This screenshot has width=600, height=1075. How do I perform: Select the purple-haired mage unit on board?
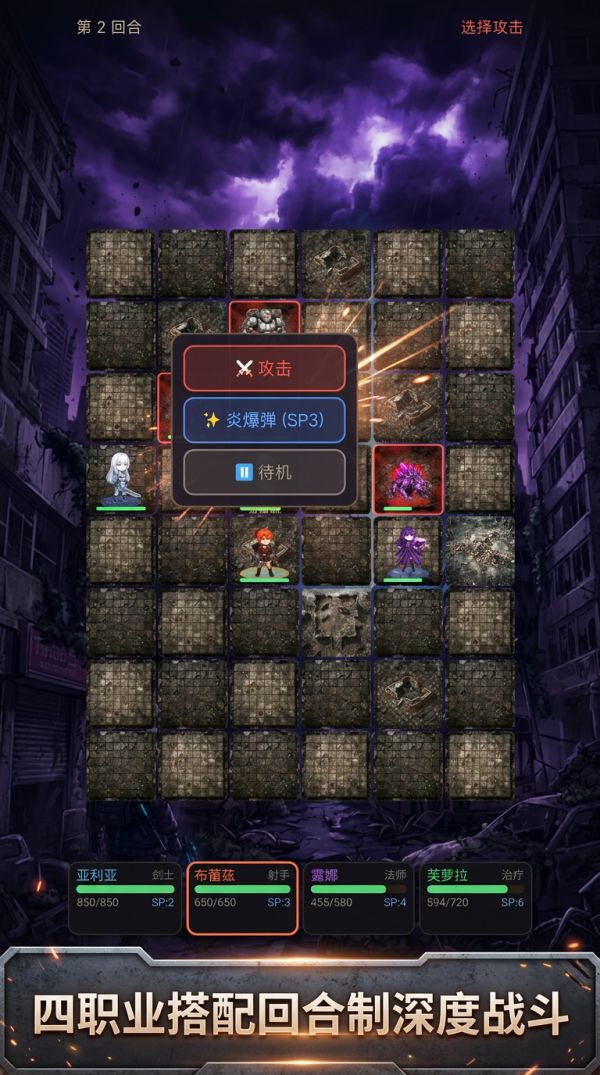point(408,549)
